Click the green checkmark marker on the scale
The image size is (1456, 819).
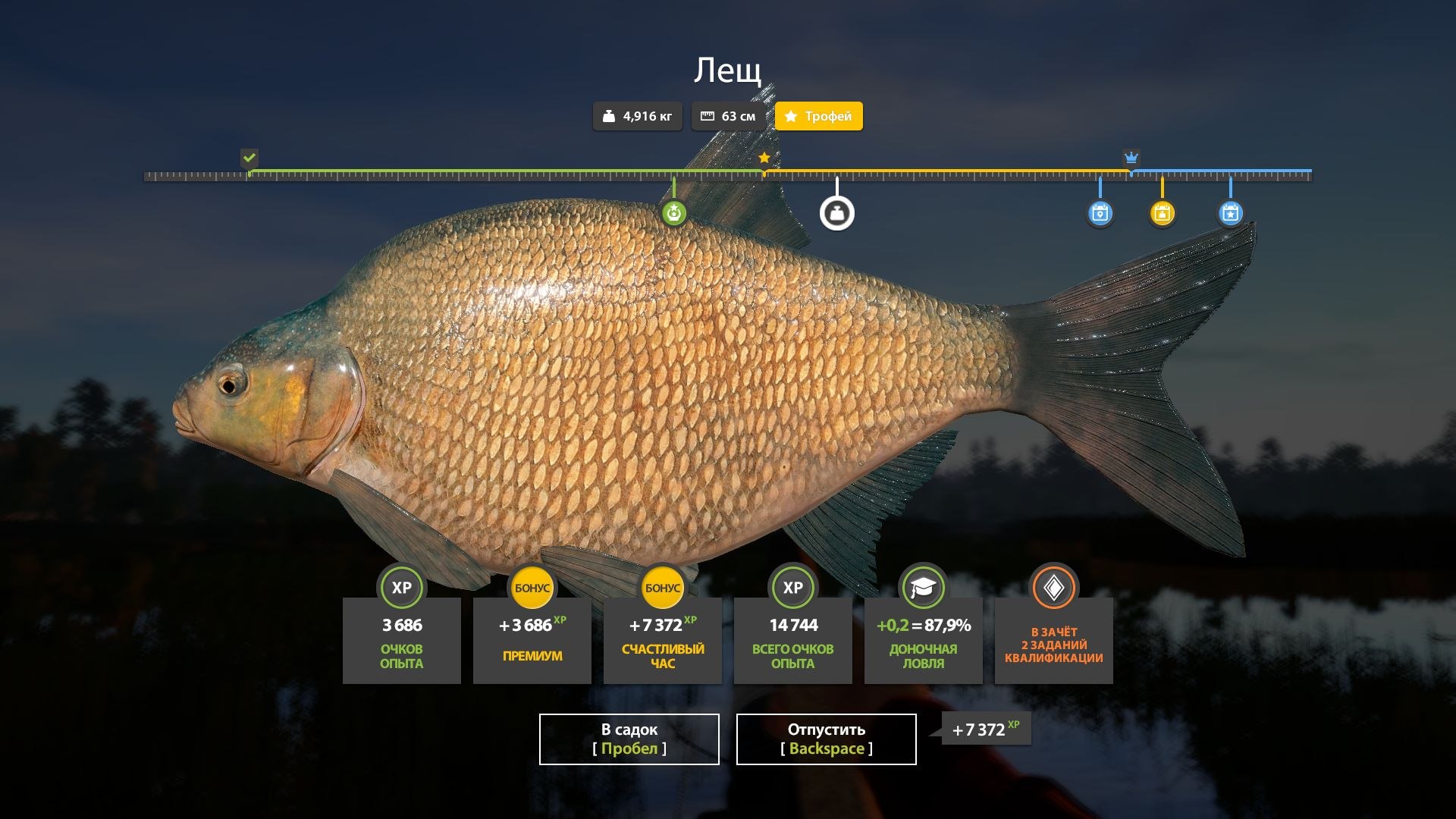point(249,158)
